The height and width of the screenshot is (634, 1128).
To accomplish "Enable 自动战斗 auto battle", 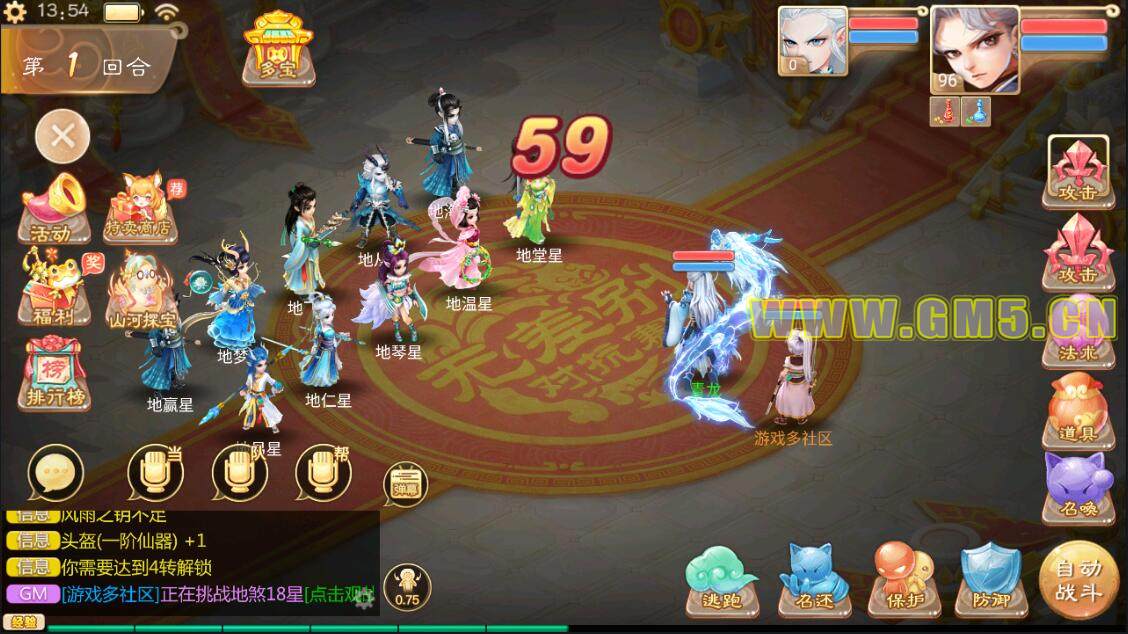I will pos(1077,578).
